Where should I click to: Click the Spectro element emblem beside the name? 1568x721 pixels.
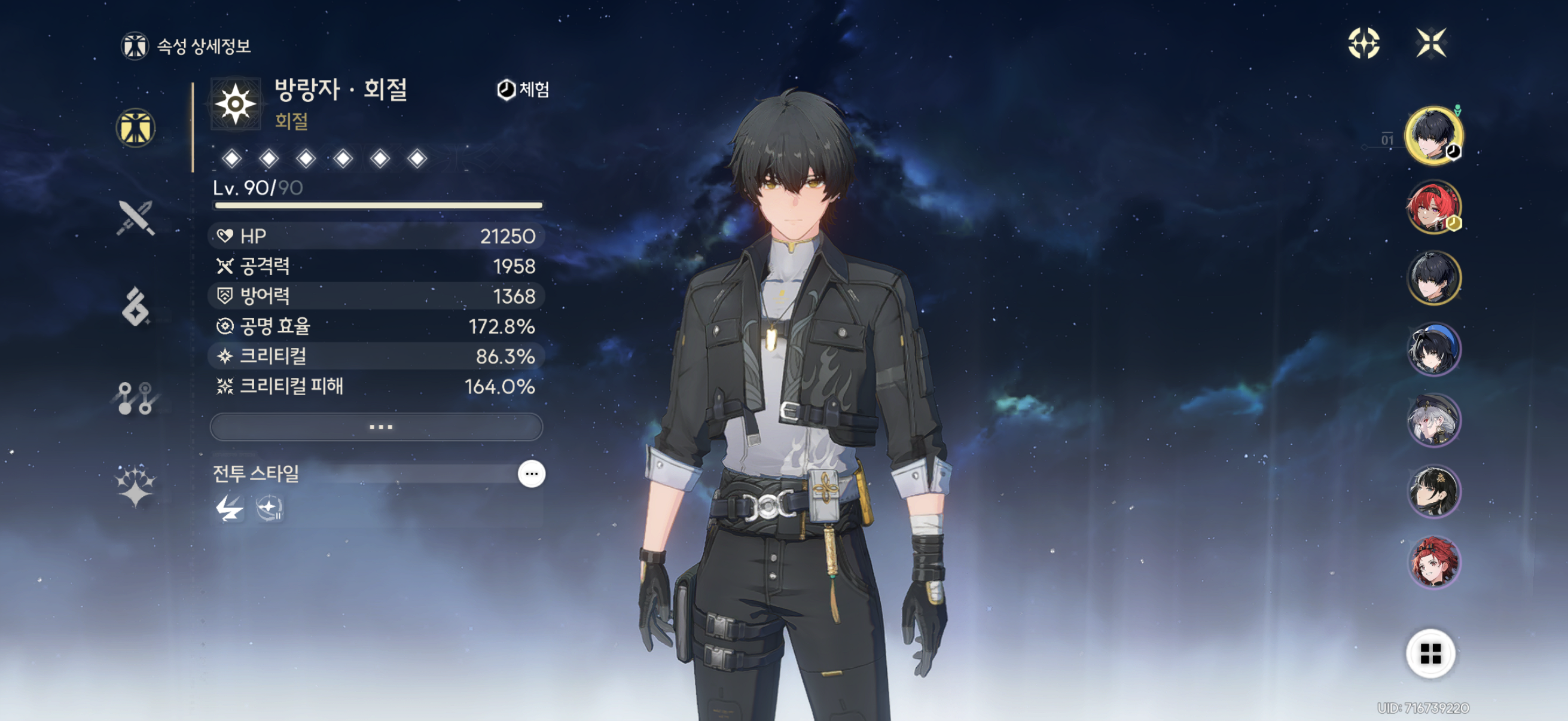[236, 104]
